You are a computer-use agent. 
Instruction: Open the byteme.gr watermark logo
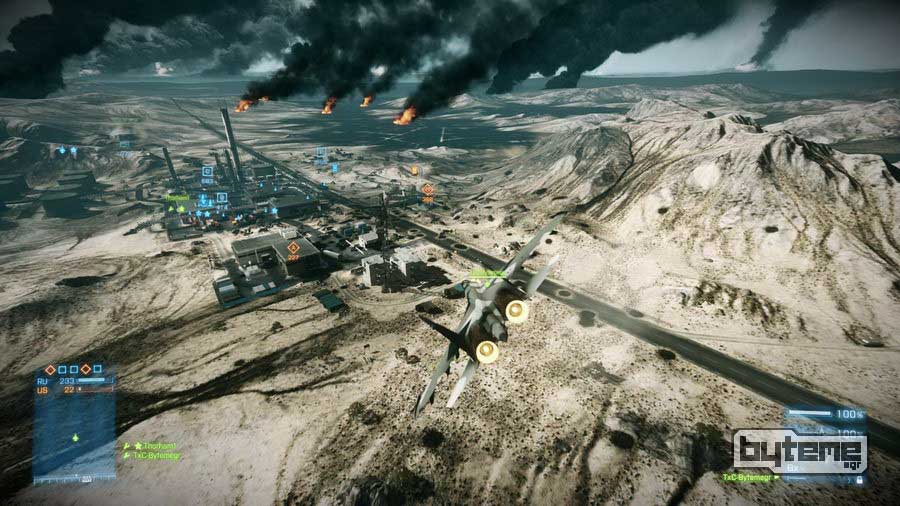coord(800,452)
